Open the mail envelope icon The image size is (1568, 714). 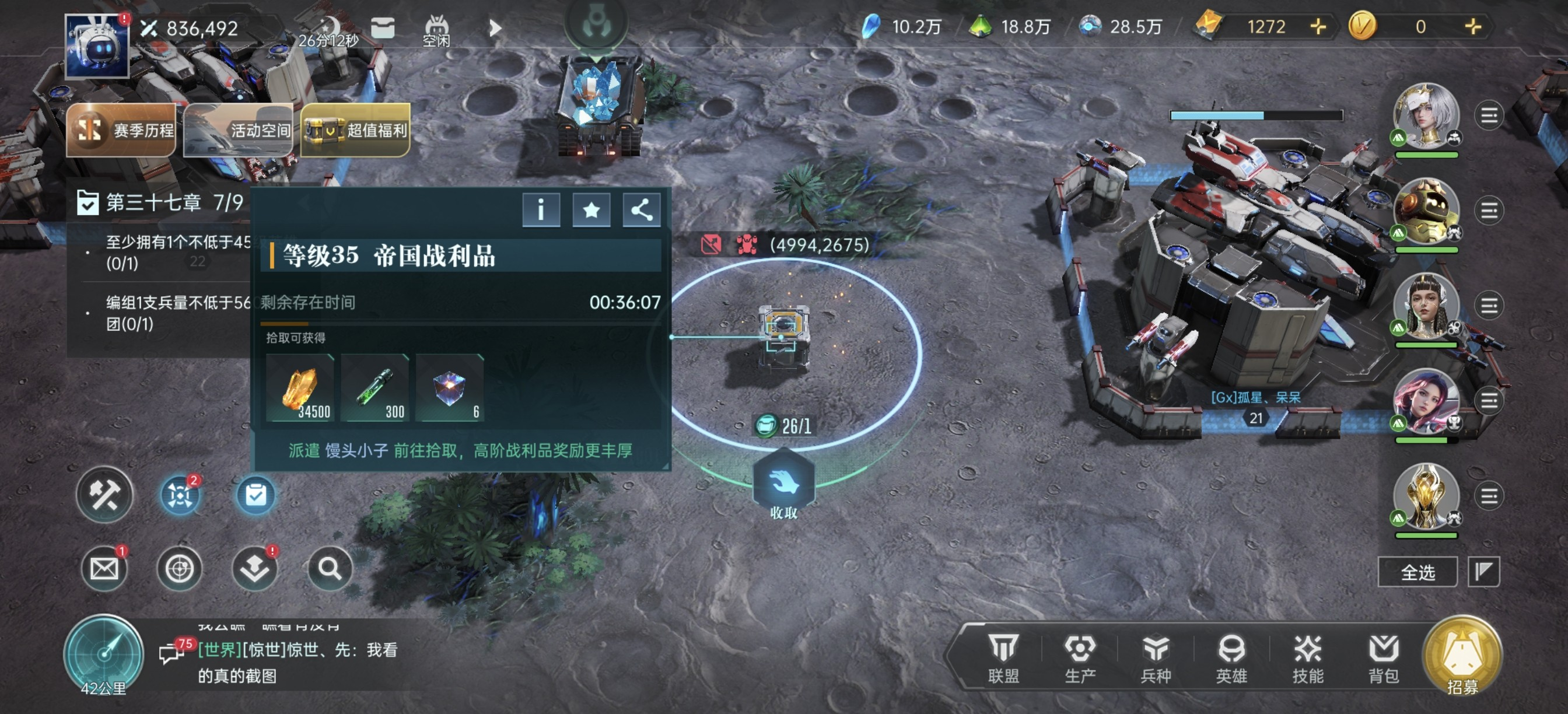(x=104, y=569)
